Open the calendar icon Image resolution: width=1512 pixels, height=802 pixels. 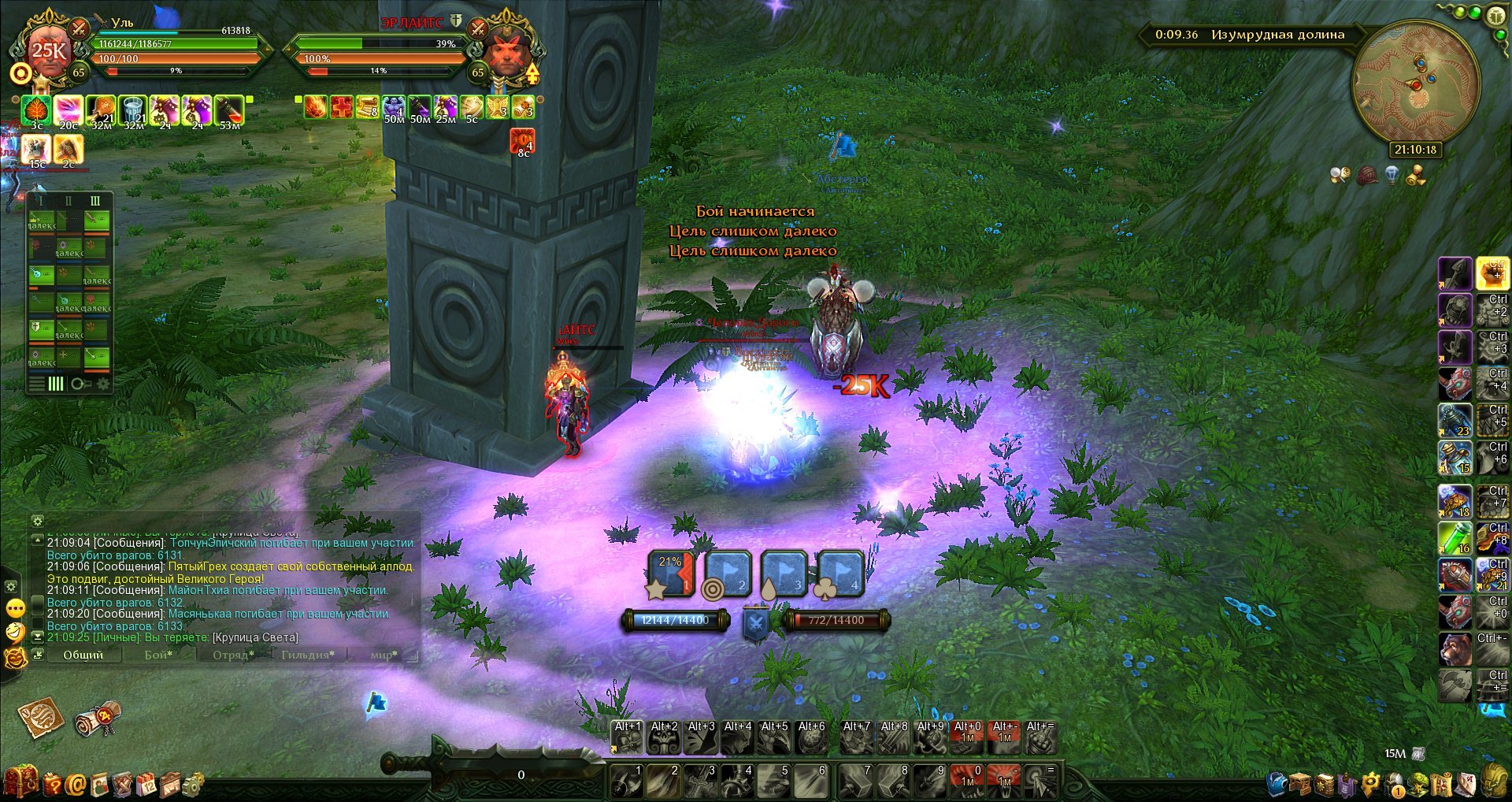pos(147,784)
